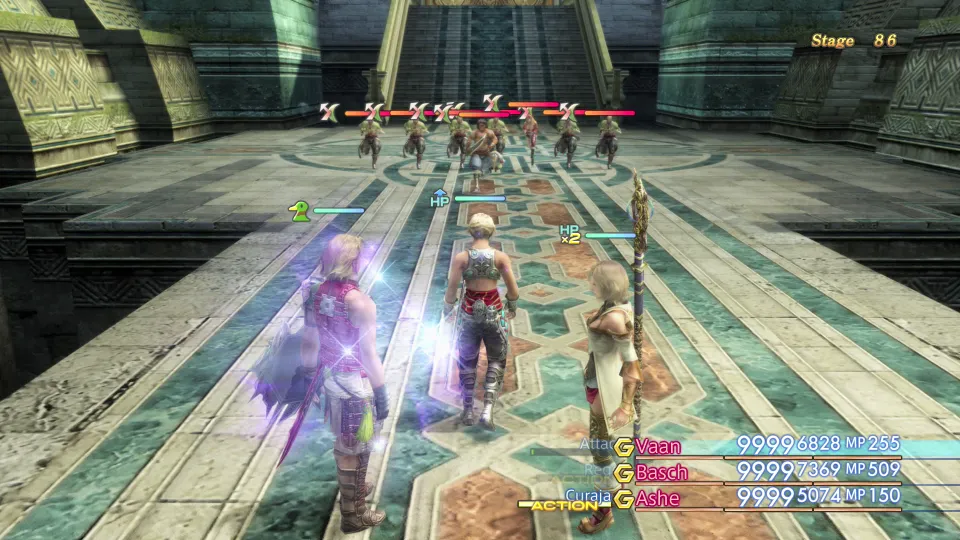The height and width of the screenshot is (540, 960).
Task: Select Basch in the party list
Action: 664,472
